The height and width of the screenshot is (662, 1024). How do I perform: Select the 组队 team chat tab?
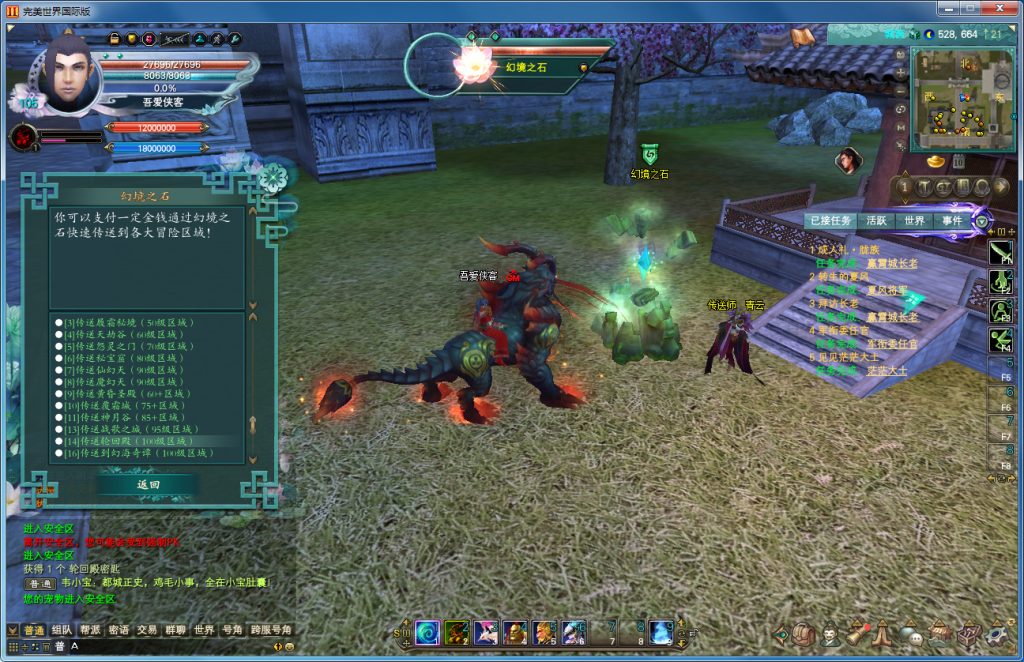(x=62, y=630)
